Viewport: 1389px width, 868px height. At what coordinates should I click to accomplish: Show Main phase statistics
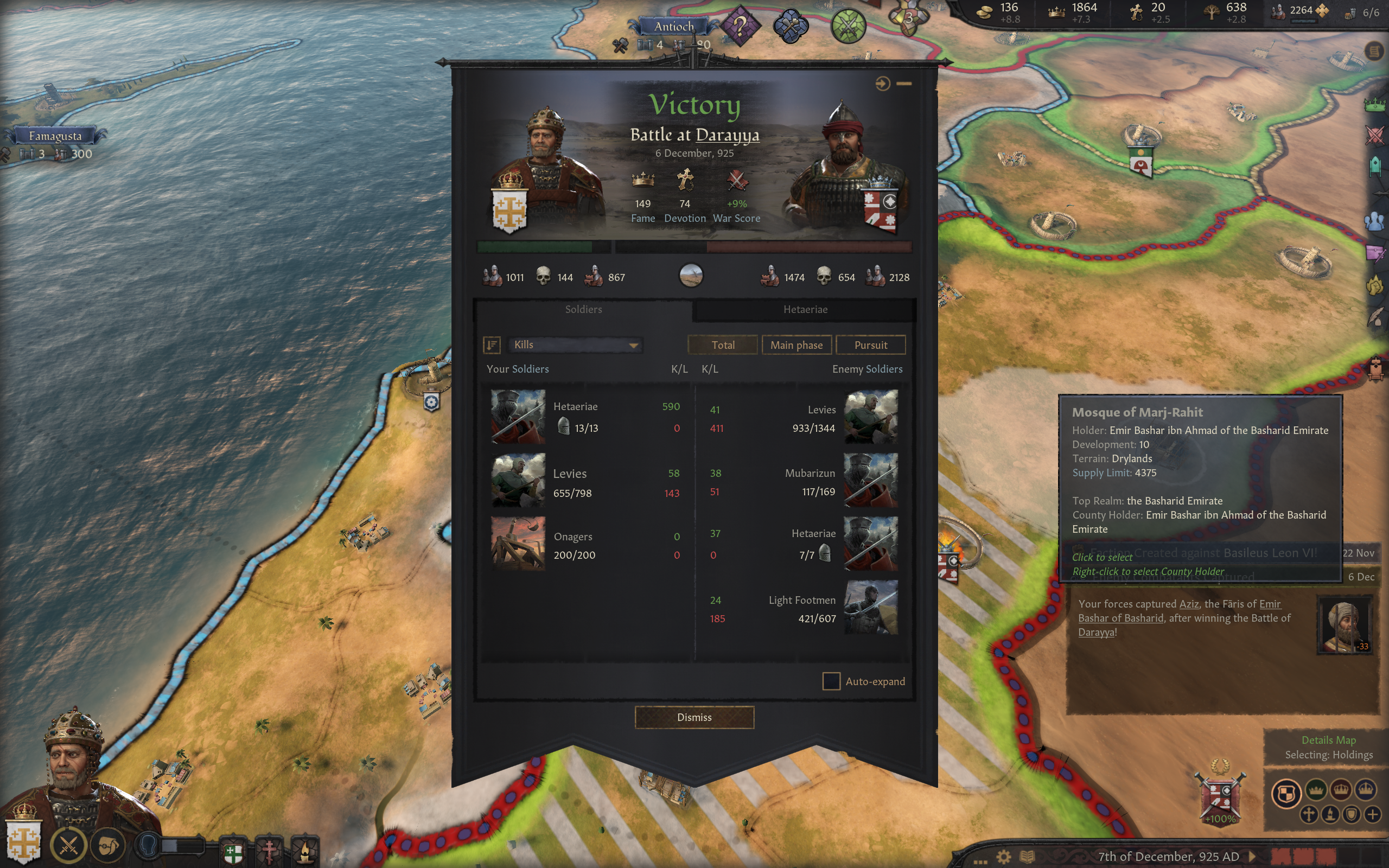(796, 345)
